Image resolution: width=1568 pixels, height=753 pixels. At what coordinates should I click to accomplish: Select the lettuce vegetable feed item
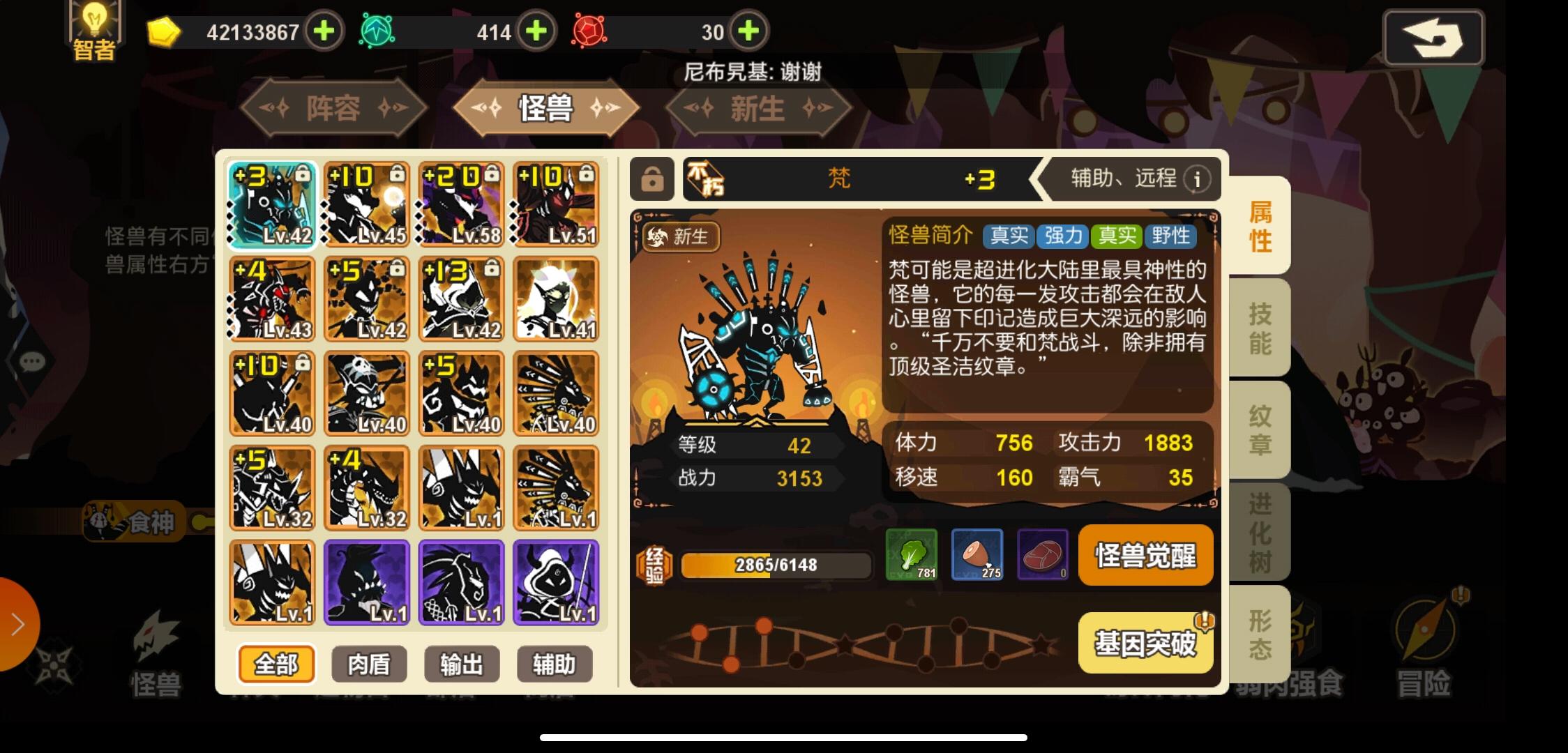[x=912, y=556]
